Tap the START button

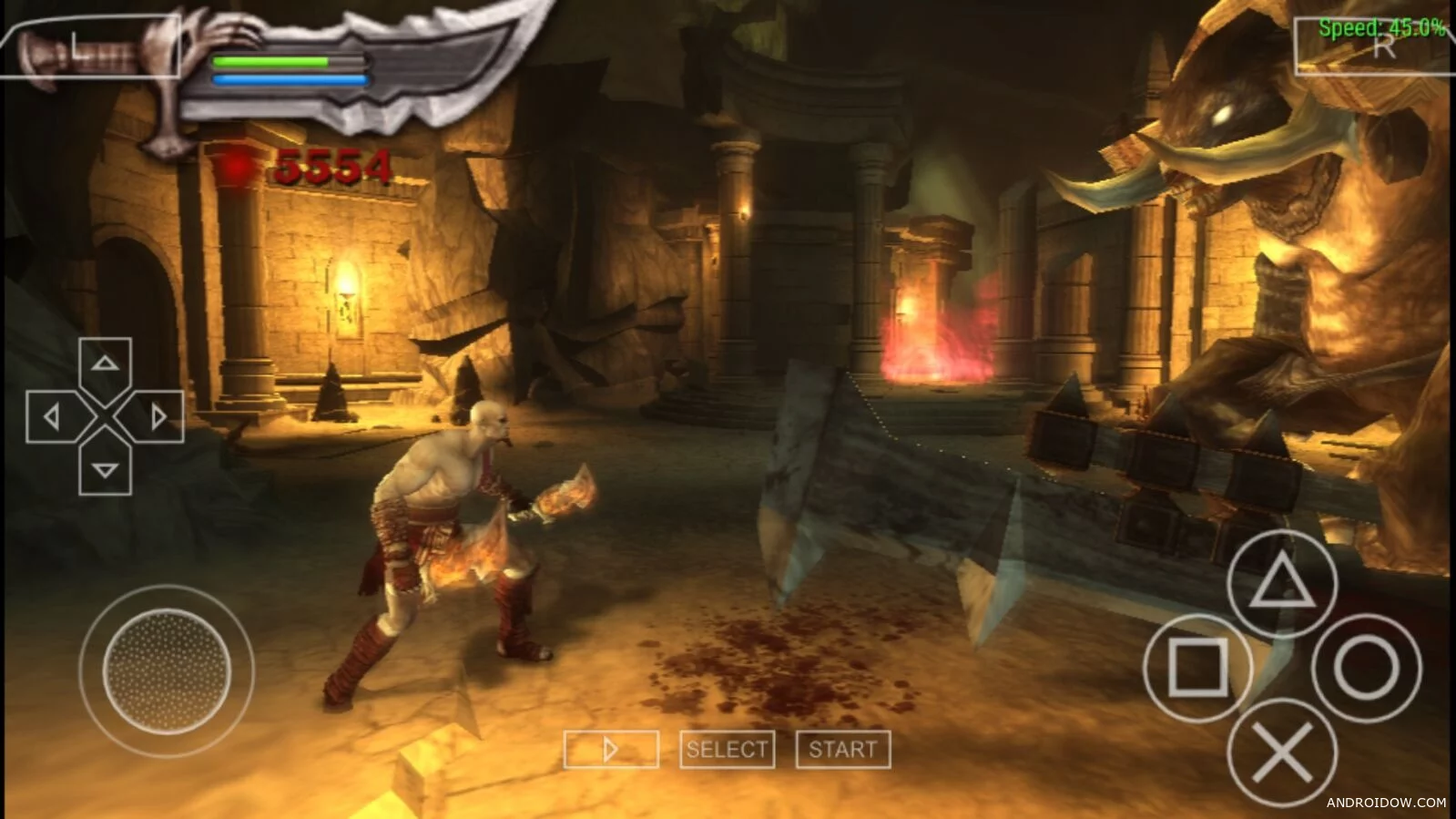(842, 750)
